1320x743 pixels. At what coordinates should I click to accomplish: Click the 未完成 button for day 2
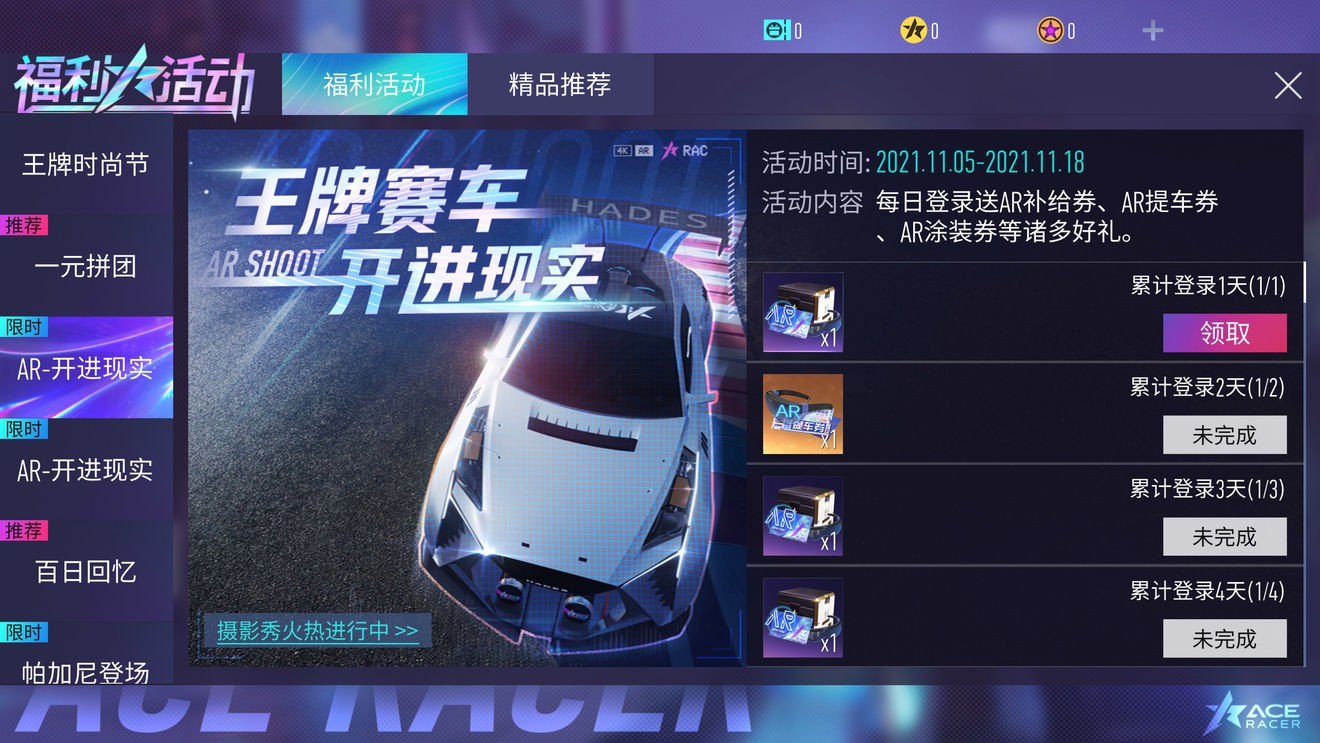(1224, 435)
